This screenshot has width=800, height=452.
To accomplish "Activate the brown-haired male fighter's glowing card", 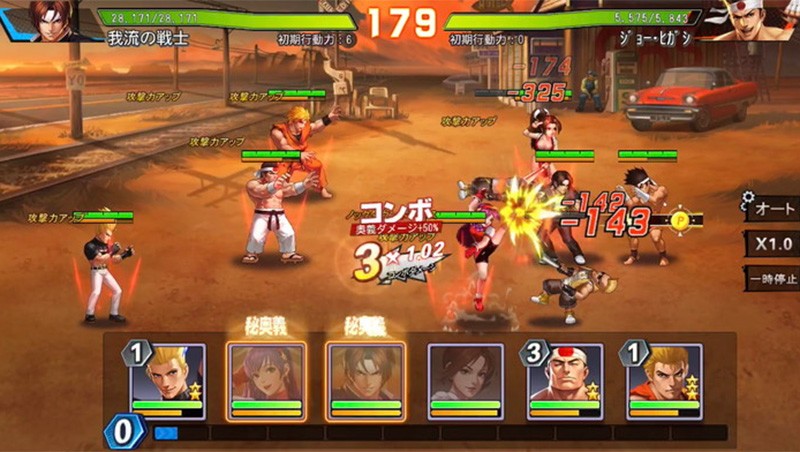I will click(365, 381).
